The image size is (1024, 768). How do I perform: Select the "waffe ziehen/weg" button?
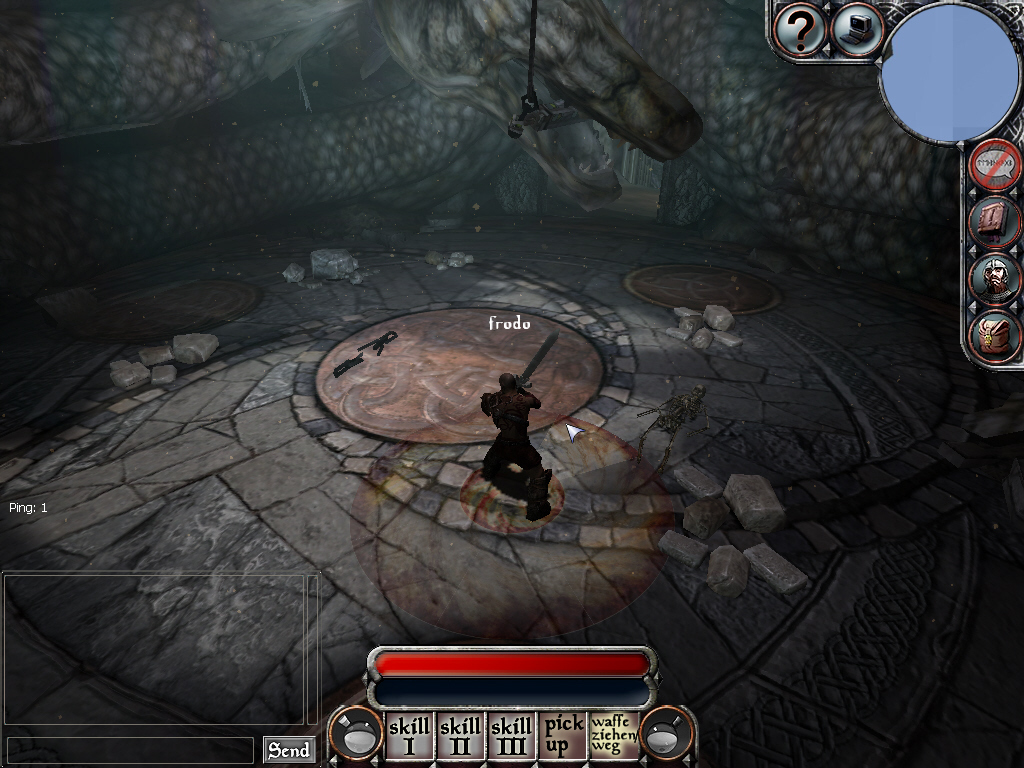point(613,735)
